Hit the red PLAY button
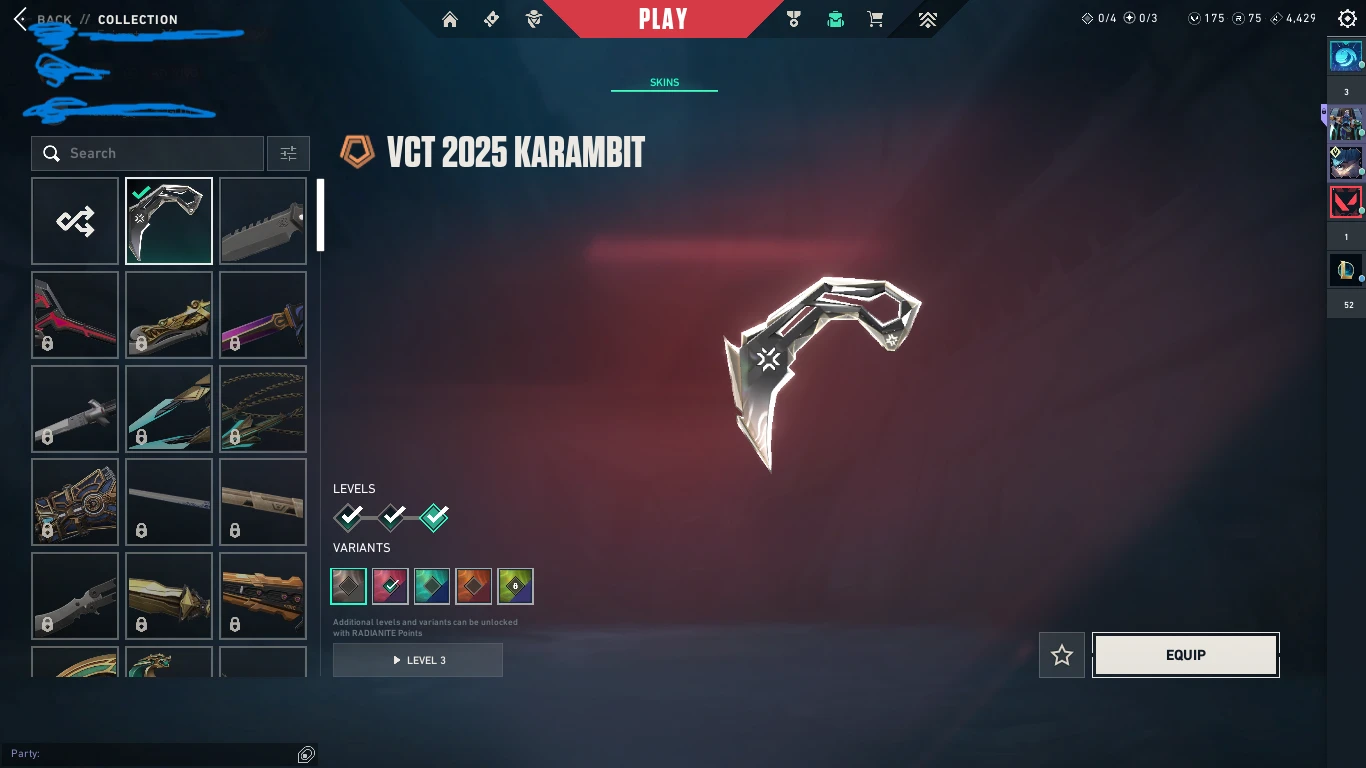Screen dimensions: 1366x768 [x=663, y=19]
